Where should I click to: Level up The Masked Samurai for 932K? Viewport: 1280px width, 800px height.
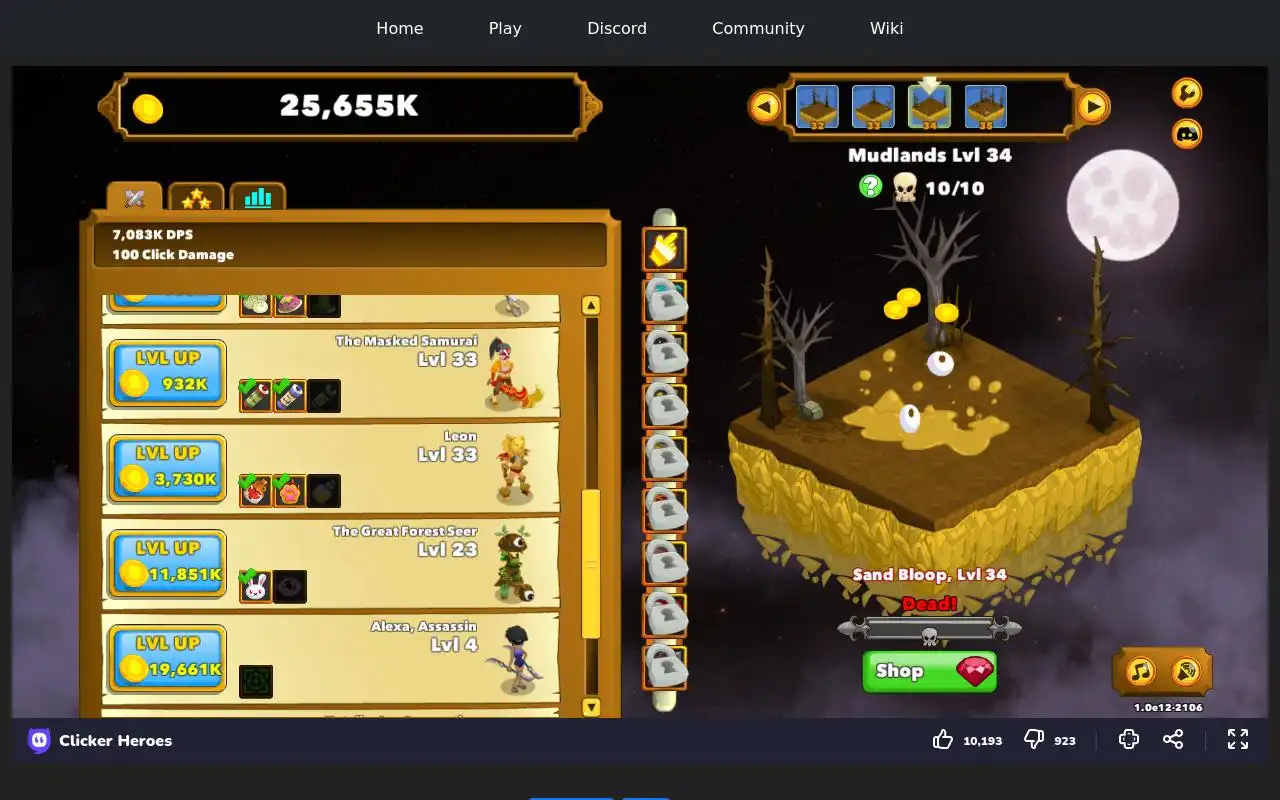167,373
